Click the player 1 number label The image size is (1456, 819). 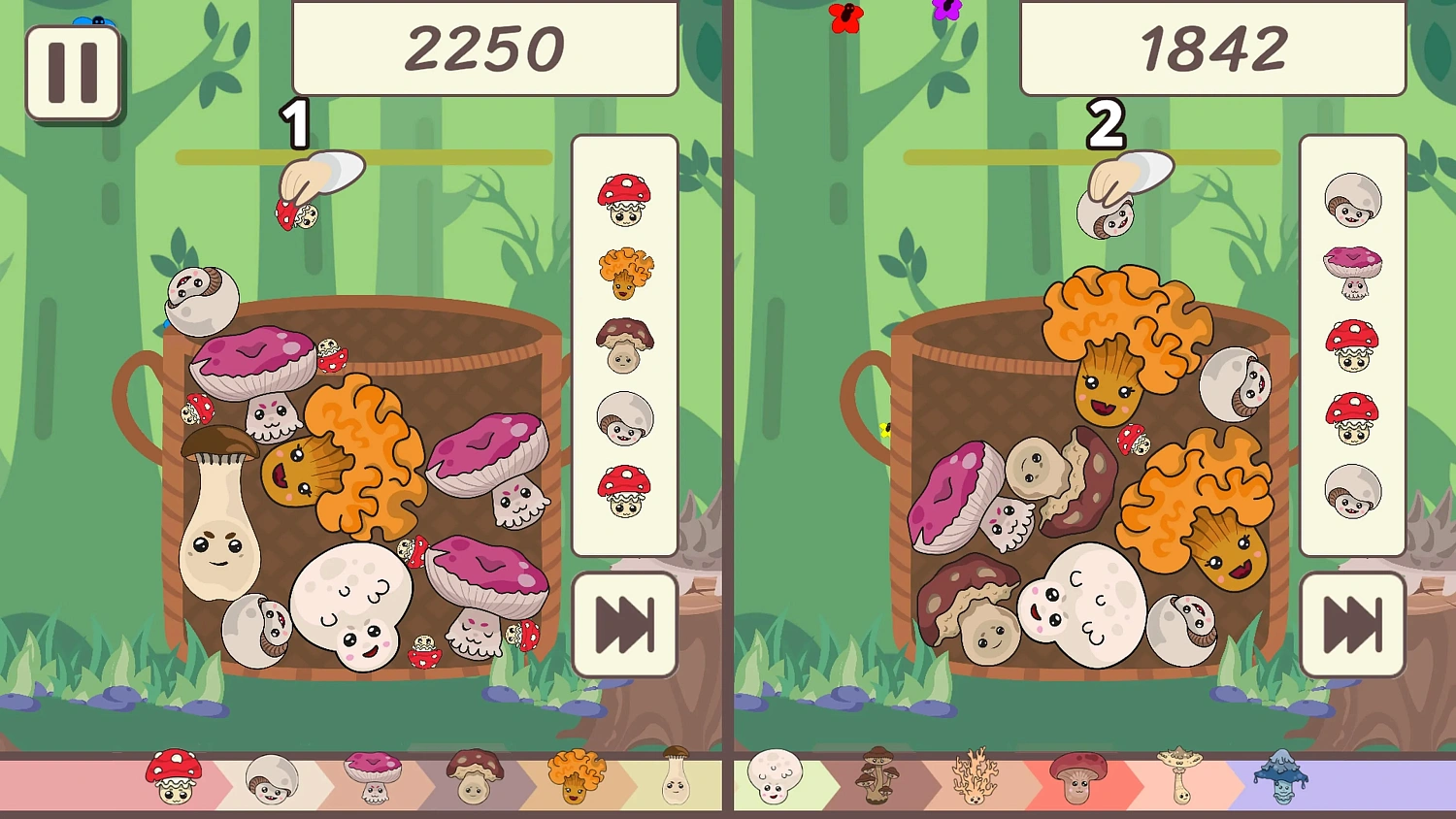pyautogui.click(x=297, y=123)
